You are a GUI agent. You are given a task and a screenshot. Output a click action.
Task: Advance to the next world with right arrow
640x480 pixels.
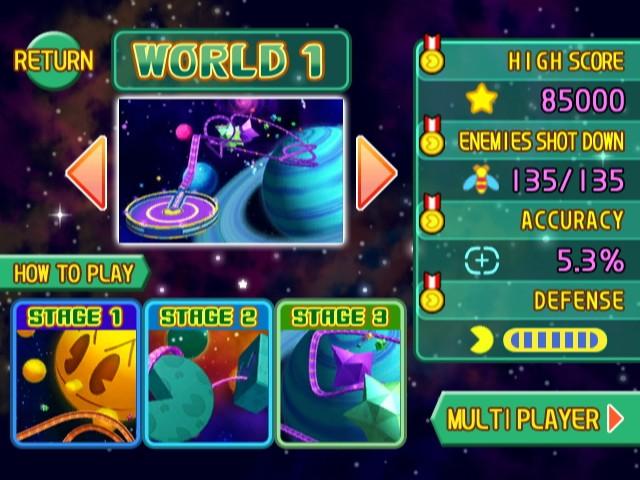(376, 172)
